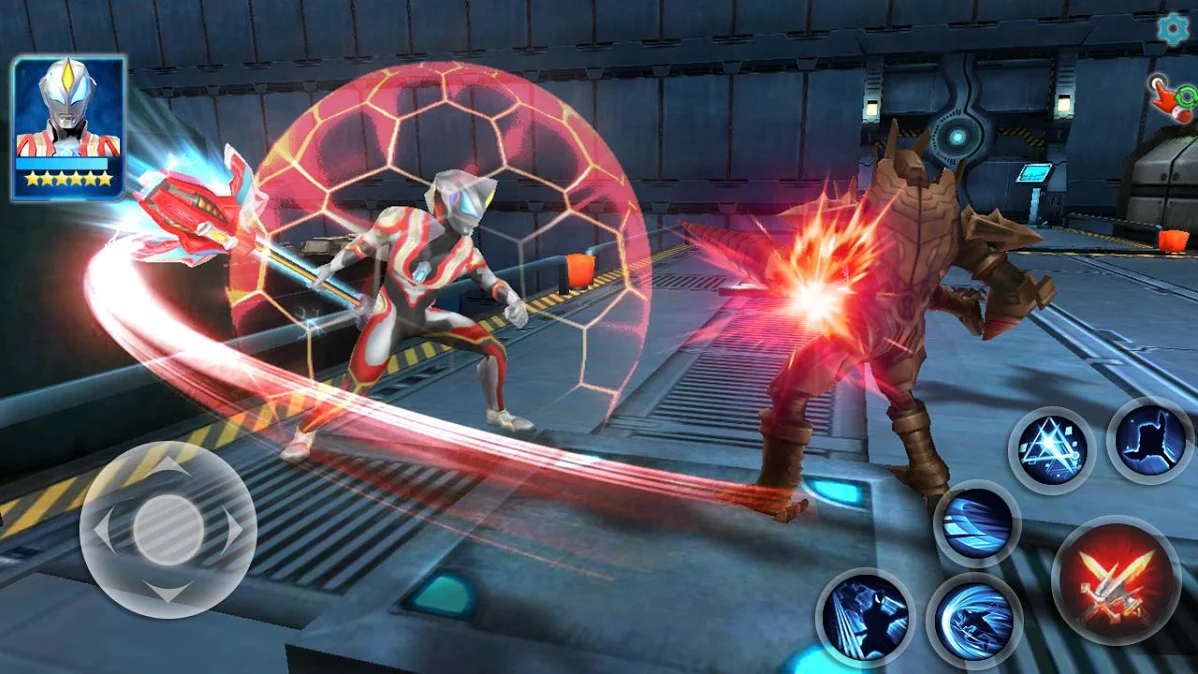Tap the virtual joystick's right arrow
This screenshot has height=674, width=1198.
click(x=233, y=530)
